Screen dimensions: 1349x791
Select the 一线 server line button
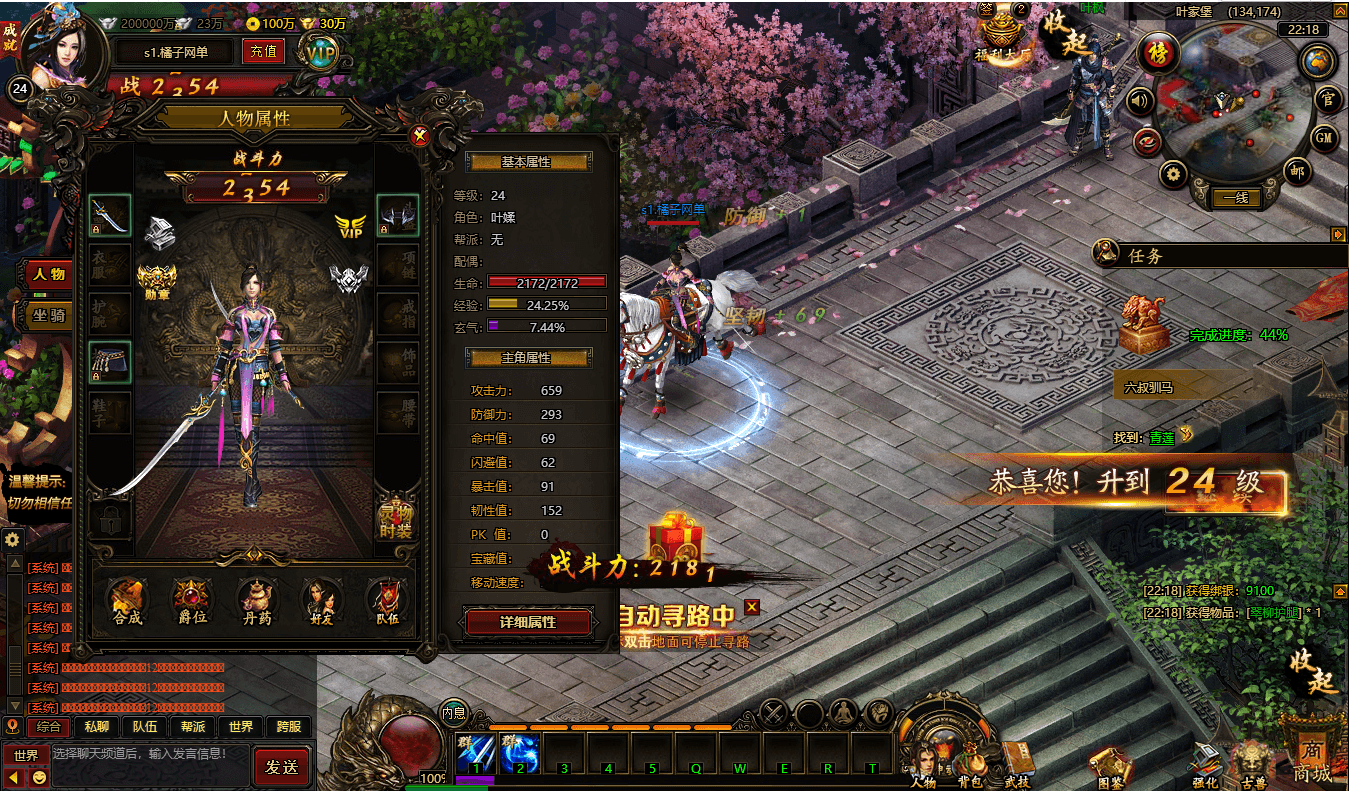pyautogui.click(x=1235, y=198)
